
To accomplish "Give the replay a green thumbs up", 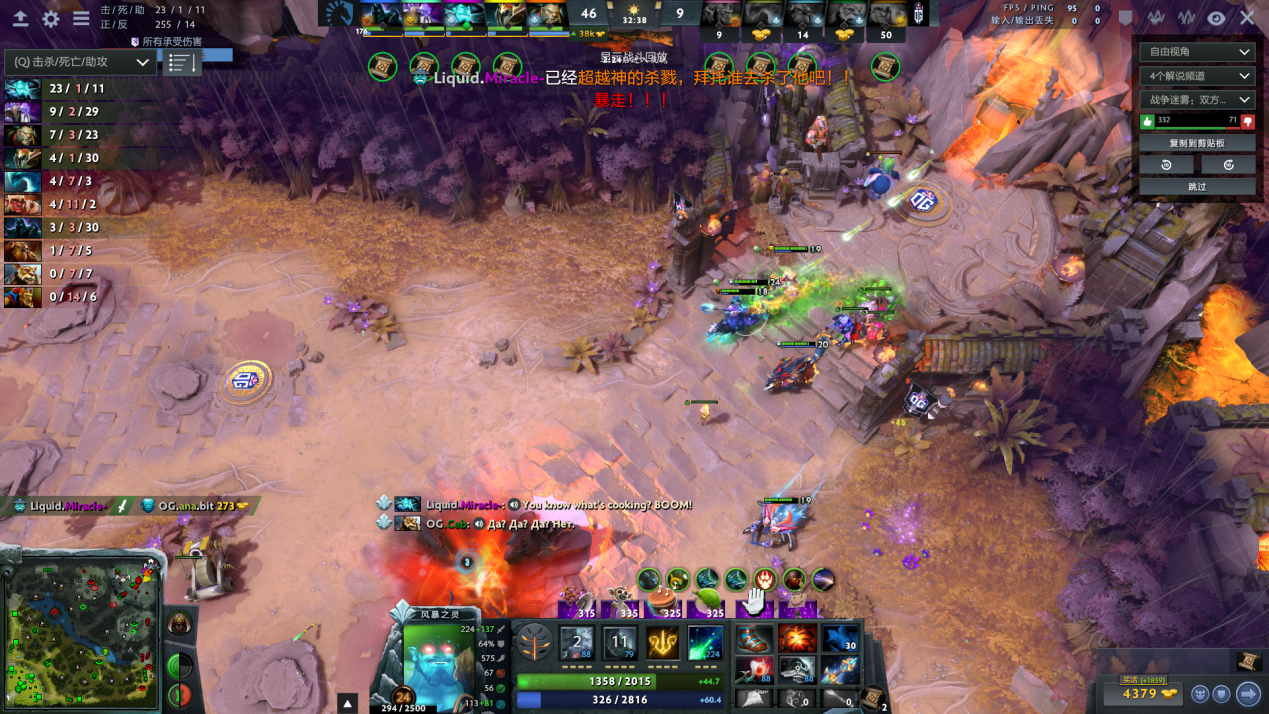I will point(1147,121).
